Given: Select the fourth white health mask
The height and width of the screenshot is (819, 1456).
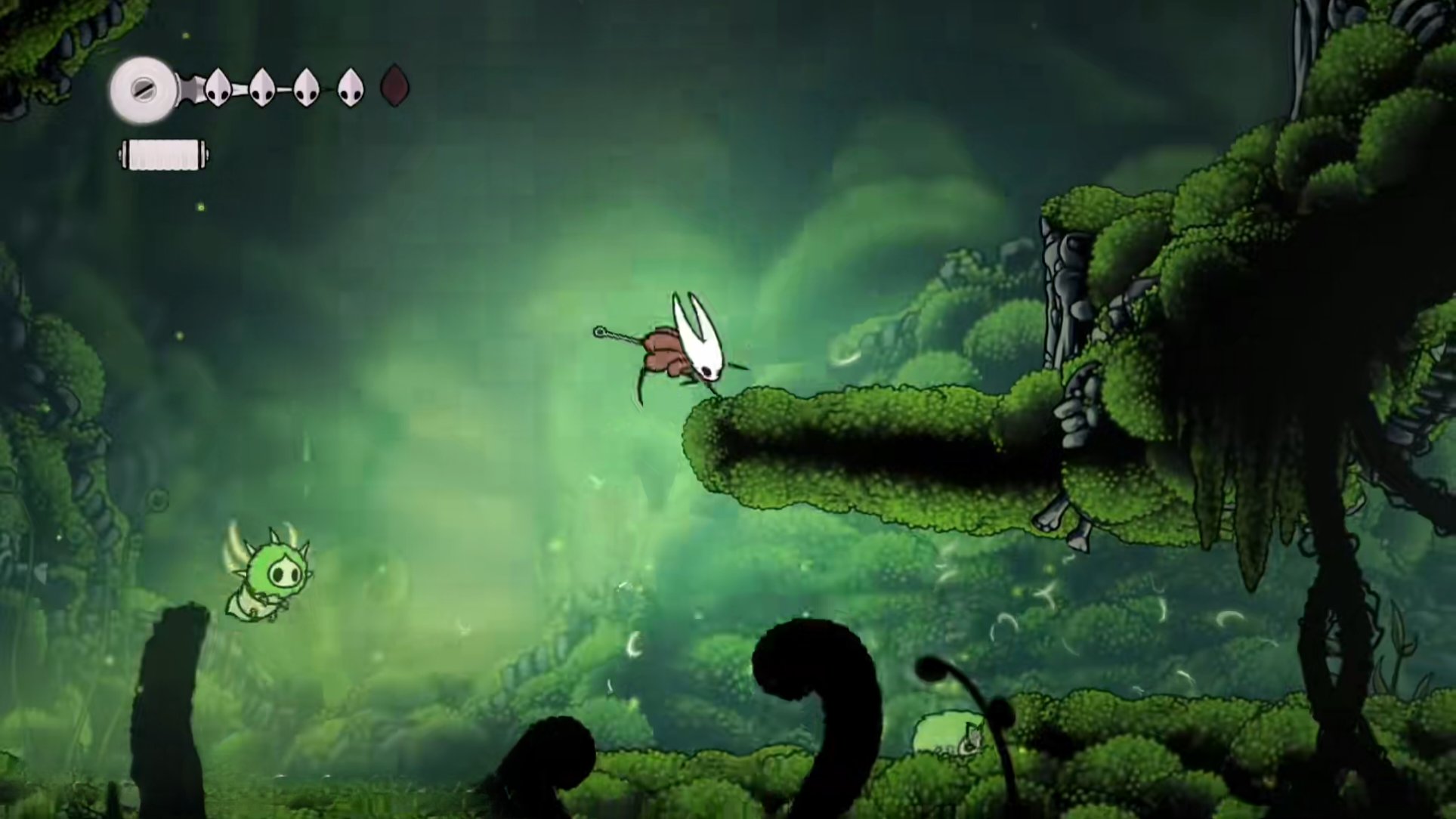Looking at the screenshot, I should pyautogui.click(x=349, y=86).
